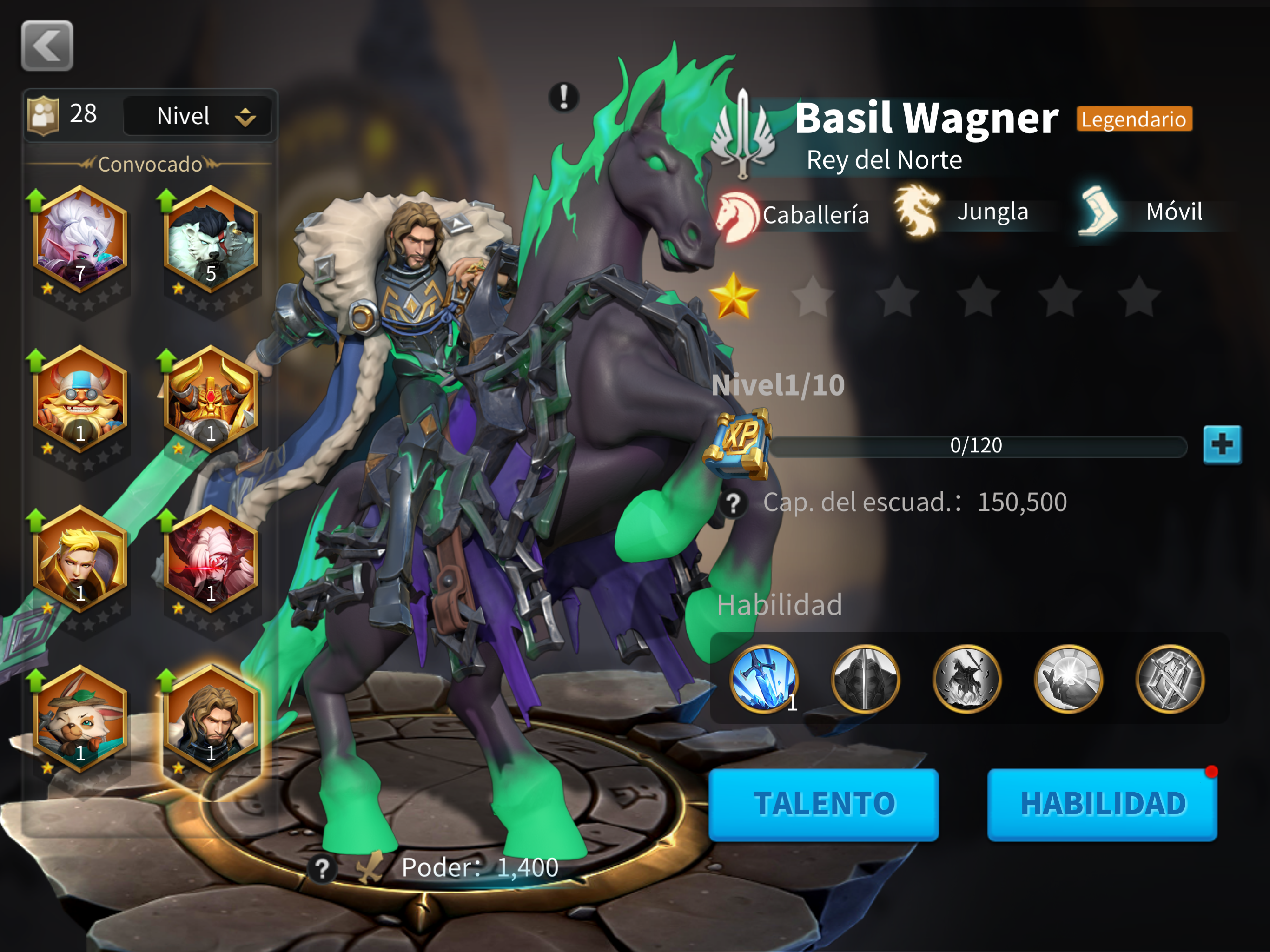Select the blond knight hero portrait
This screenshot has height=952, width=1270.
80,560
